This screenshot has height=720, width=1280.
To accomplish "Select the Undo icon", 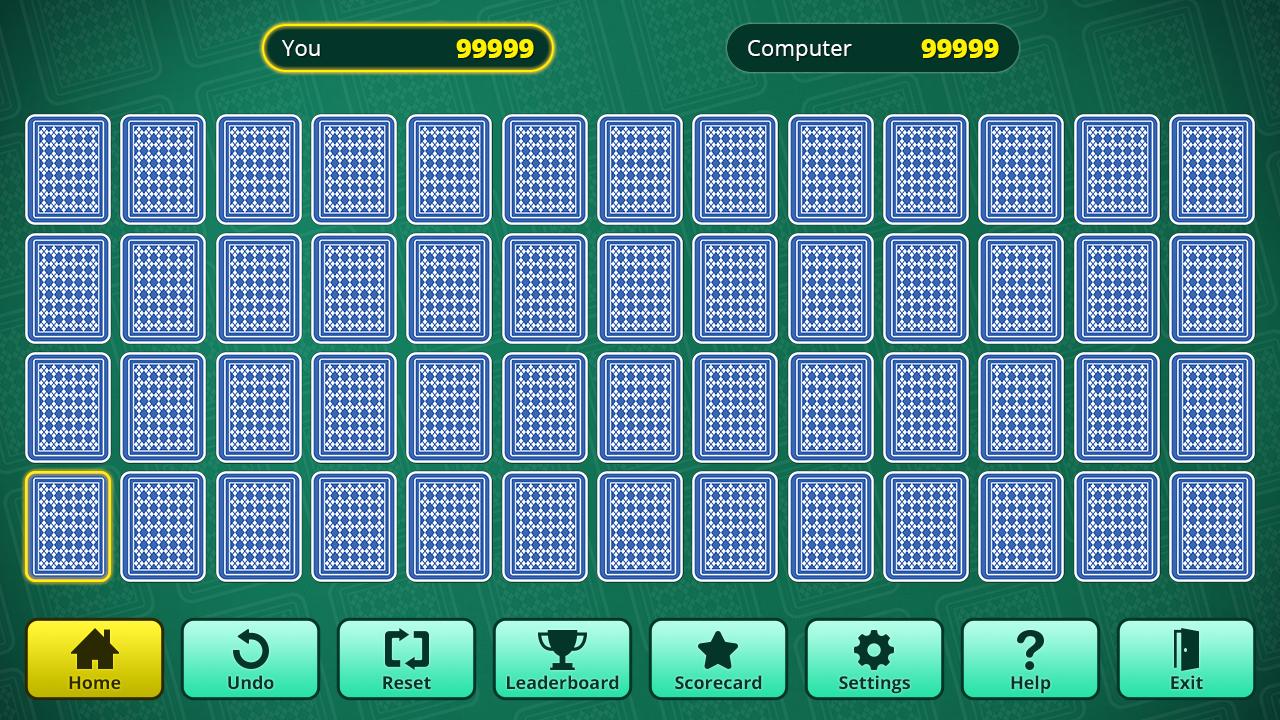I will point(250,648).
